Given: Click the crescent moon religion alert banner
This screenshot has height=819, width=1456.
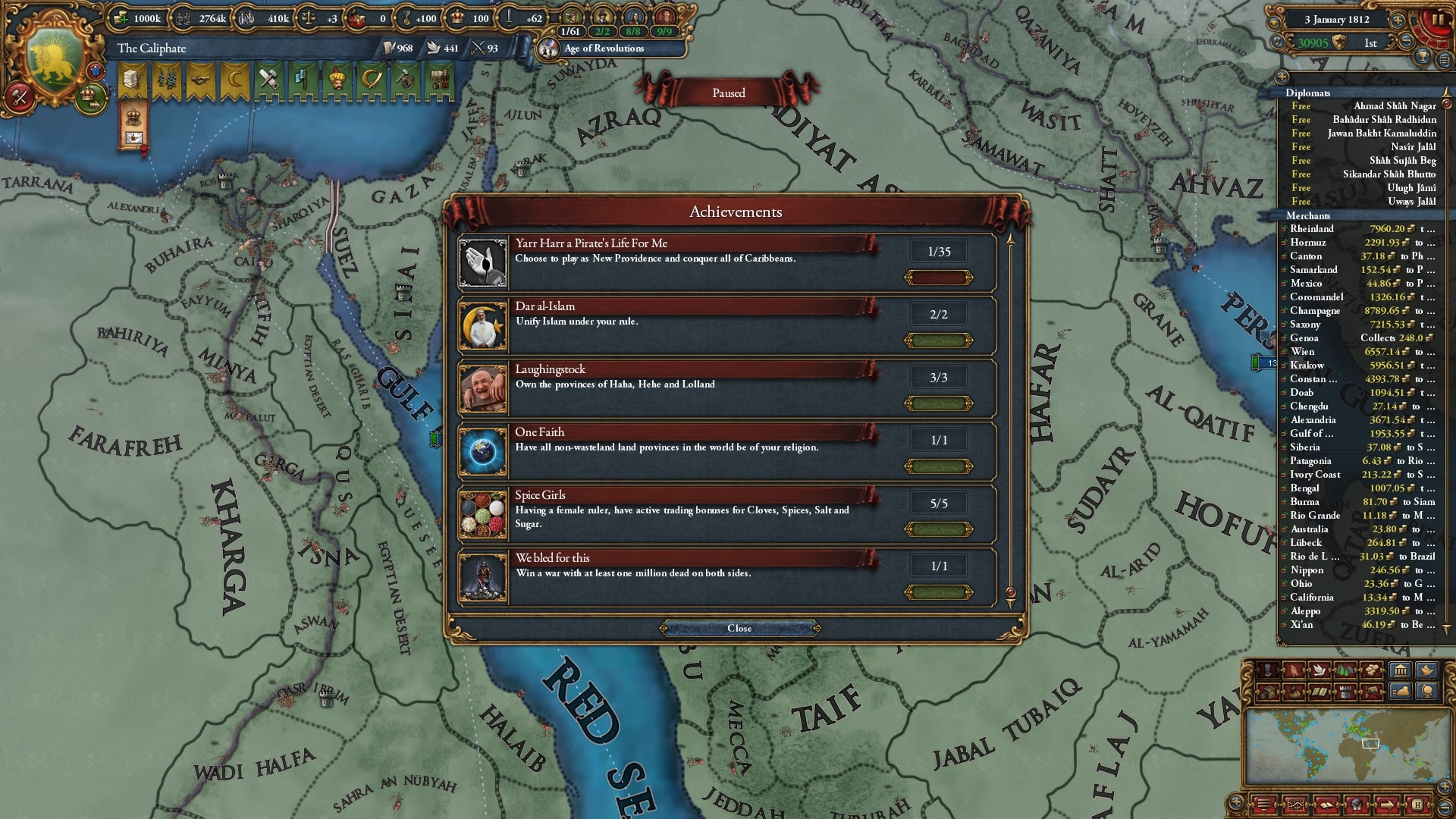Looking at the screenshot, I should 234,80.
